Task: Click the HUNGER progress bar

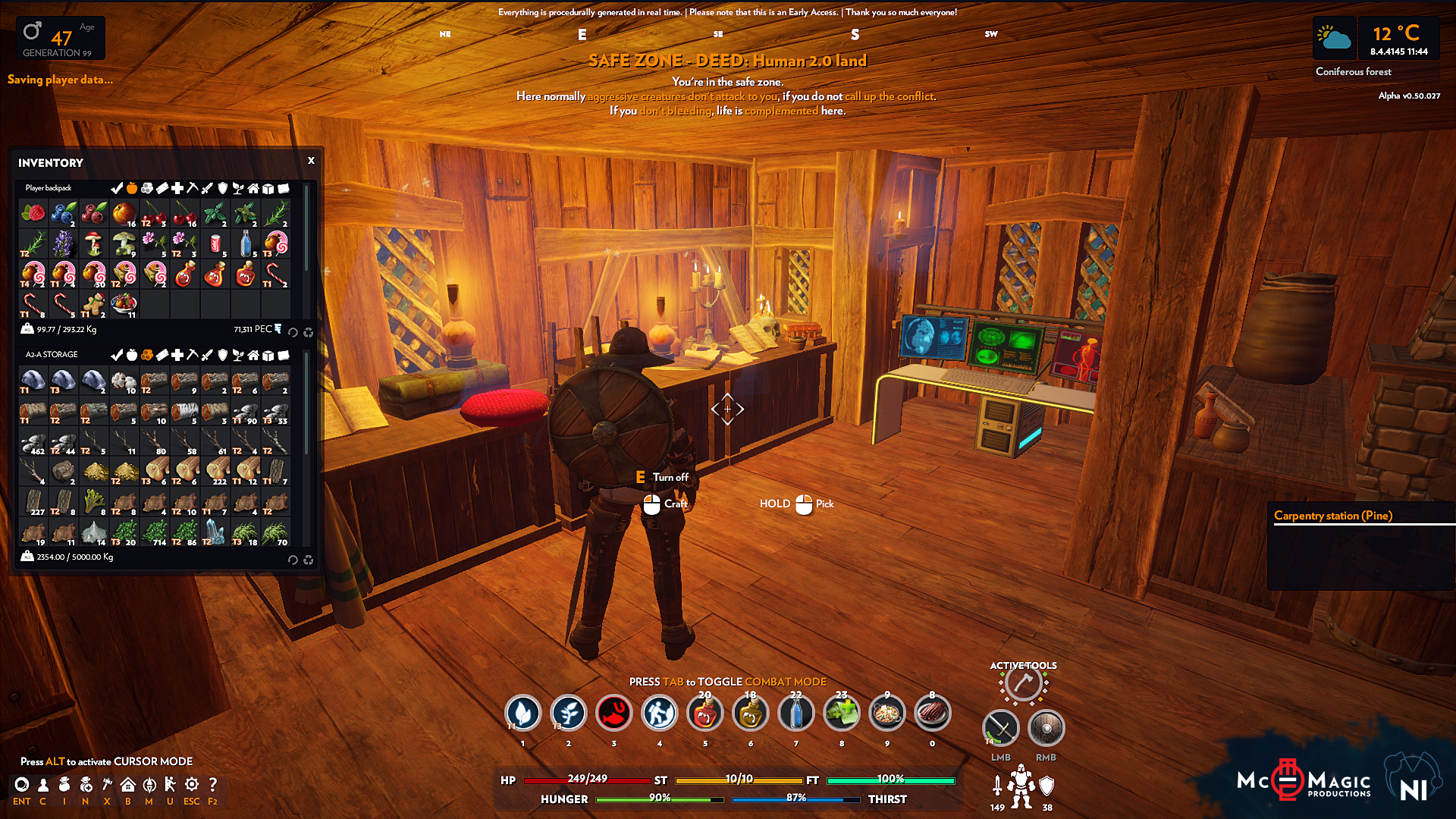Action: (652, 799)
